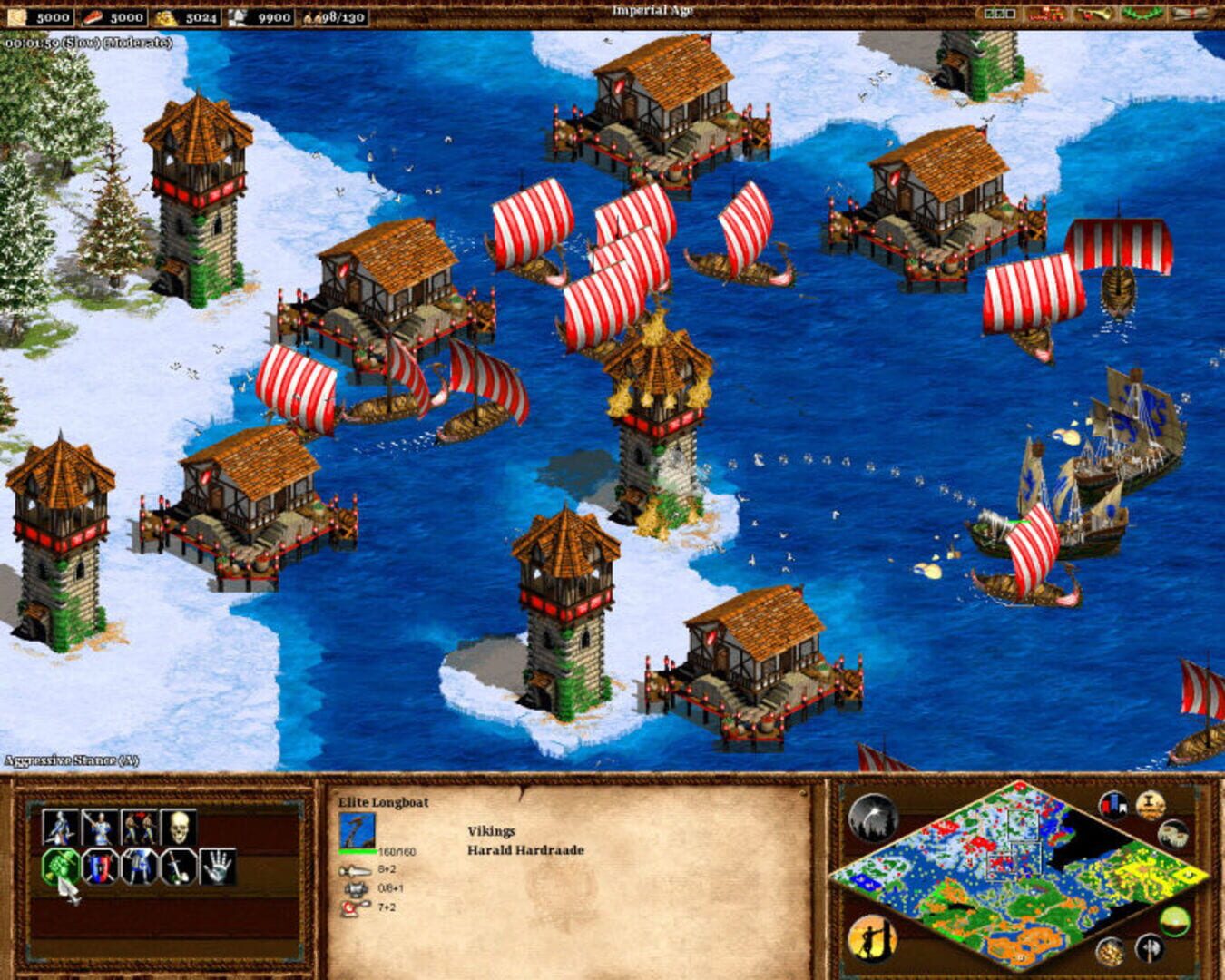The image size is (1225, 980).
Task: Select the Defensive Stance shield icon
Action: point(98,867)
